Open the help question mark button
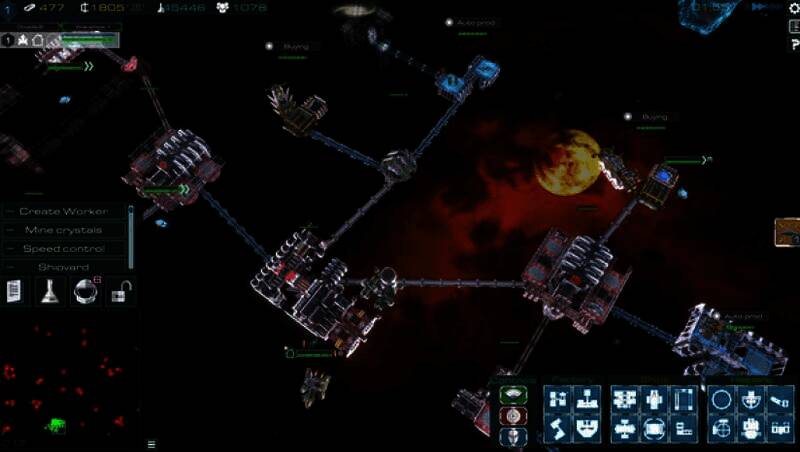Viewport: 800px width, 452px height. click(x=792, y=46)
